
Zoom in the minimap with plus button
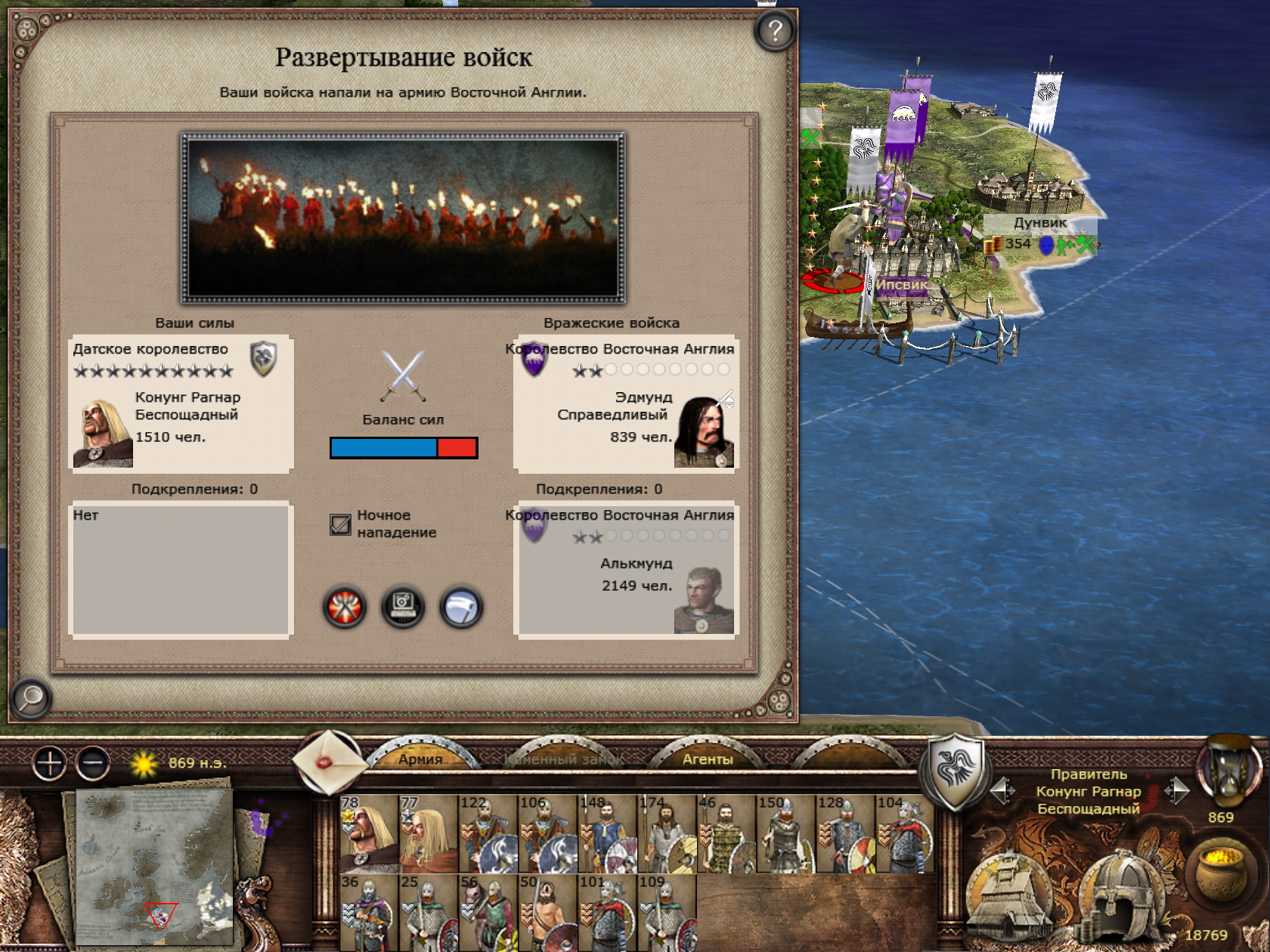point(50,764)
